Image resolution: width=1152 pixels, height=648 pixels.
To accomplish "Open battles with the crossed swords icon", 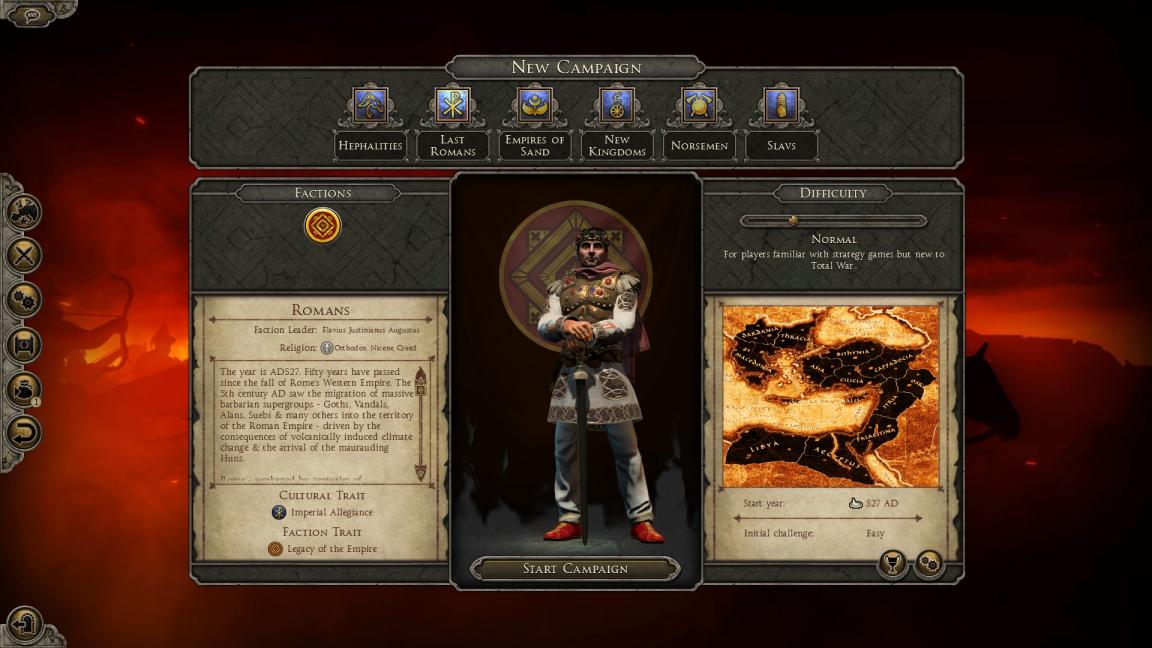I will pyautogui.click(x=23, y=255).
